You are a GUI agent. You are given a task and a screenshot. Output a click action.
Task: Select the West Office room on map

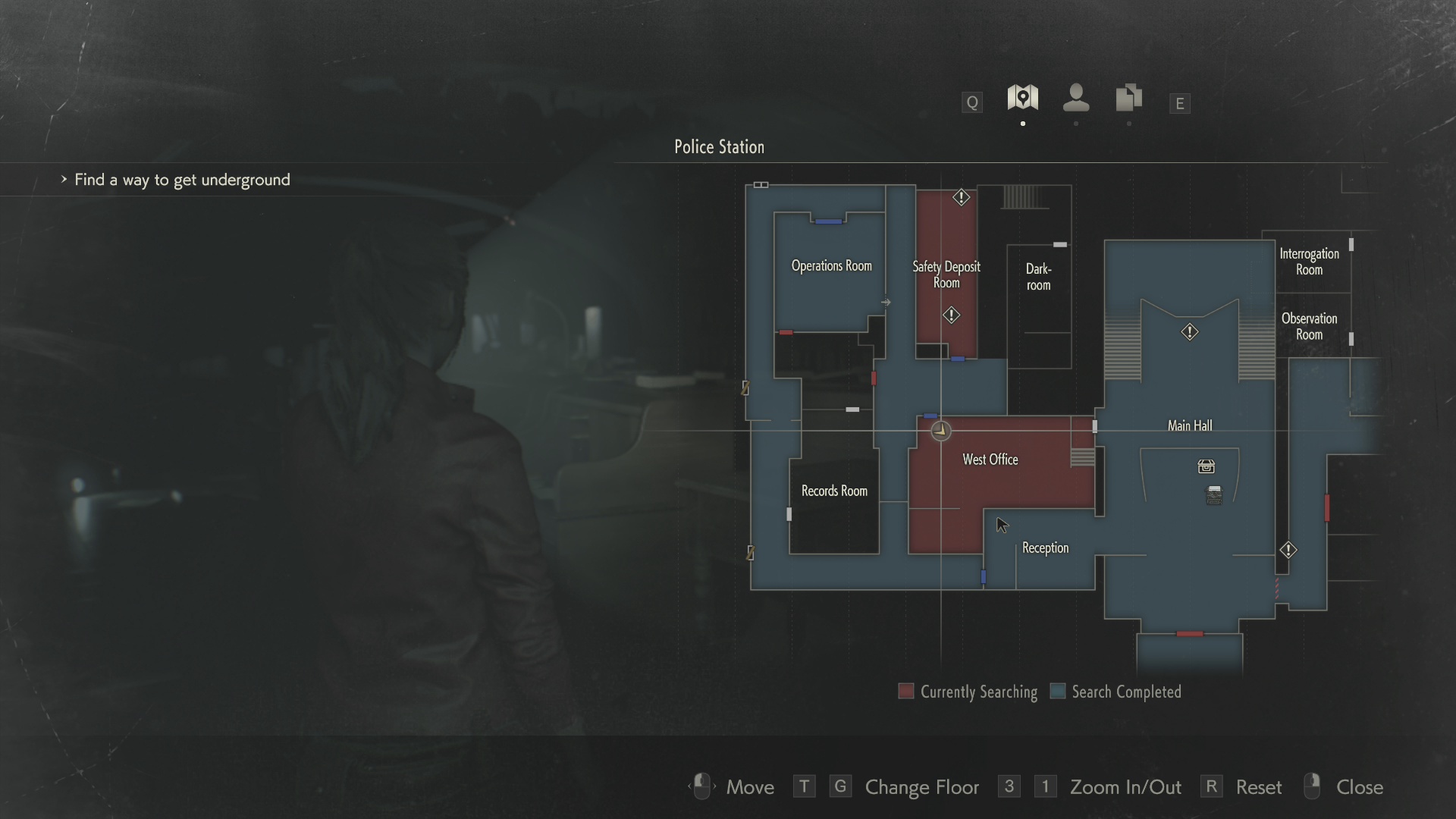(990, 460)
